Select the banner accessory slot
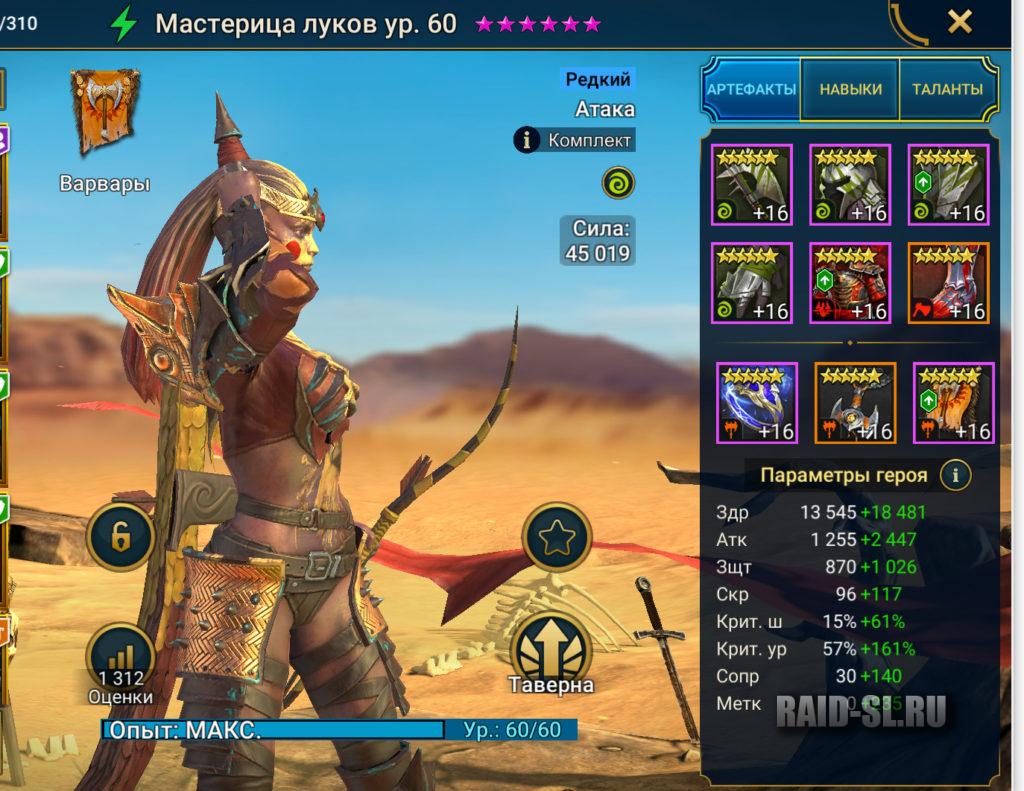Viewport: 1024px width, 791px height. coord(953,403)
